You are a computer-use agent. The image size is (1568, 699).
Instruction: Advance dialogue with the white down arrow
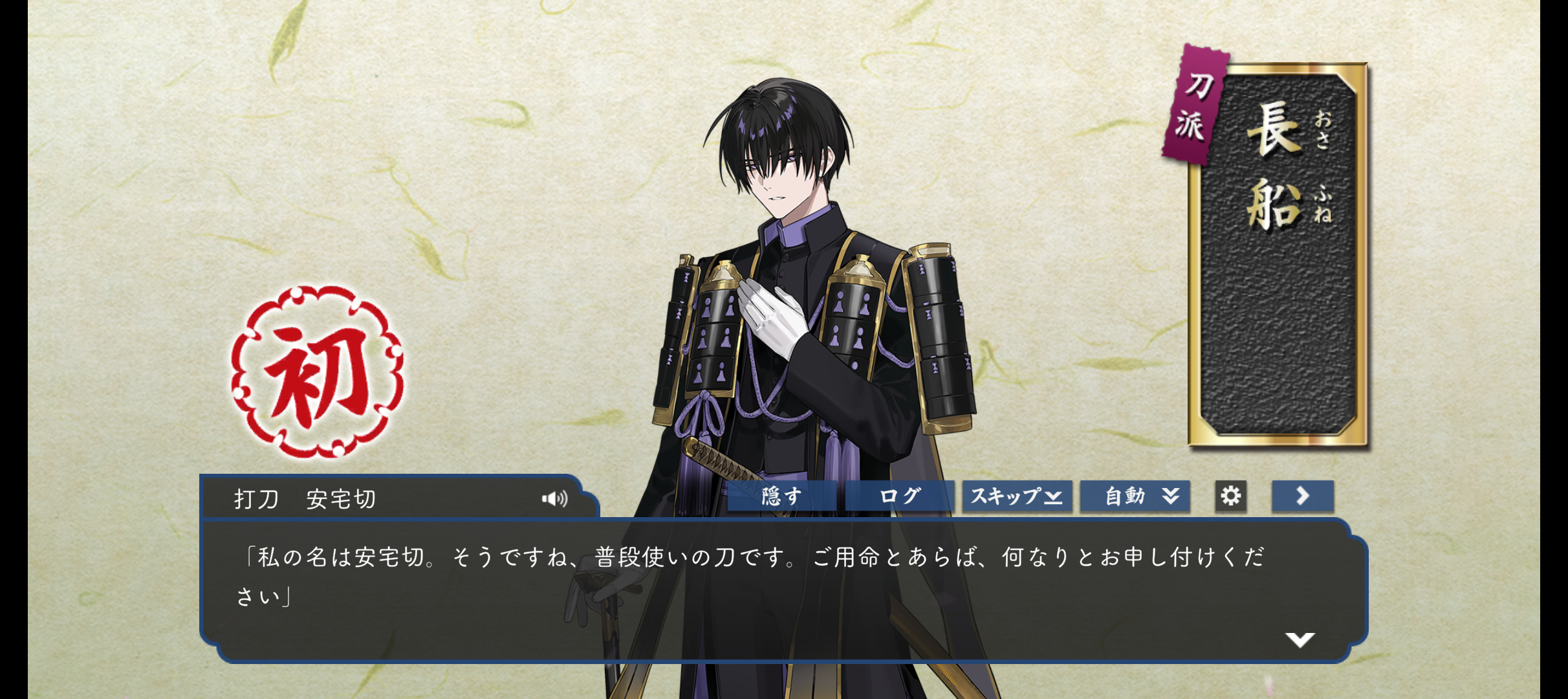click(x=1300, y=639)
